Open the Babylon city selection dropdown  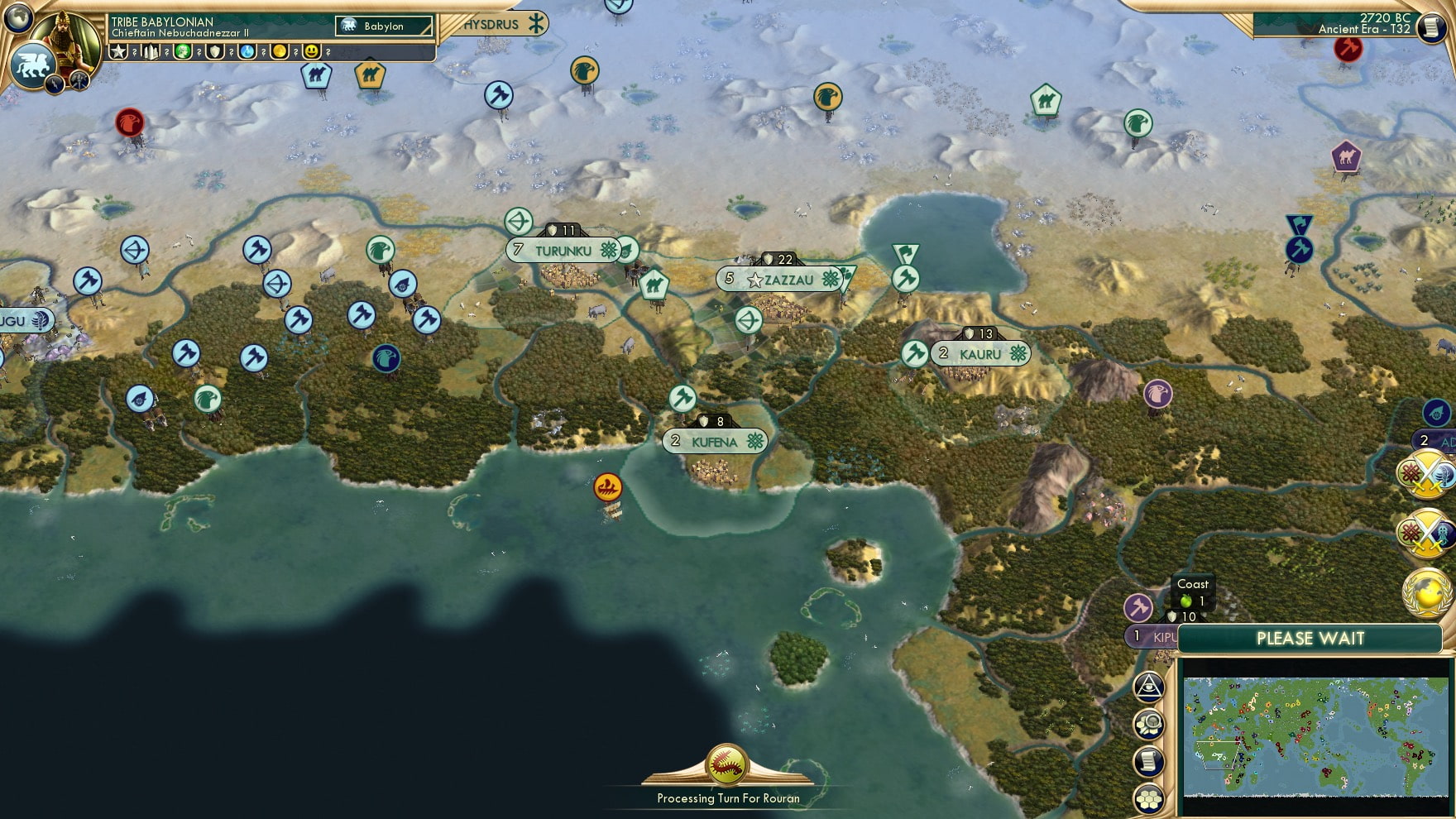click(x=382, y=26)
